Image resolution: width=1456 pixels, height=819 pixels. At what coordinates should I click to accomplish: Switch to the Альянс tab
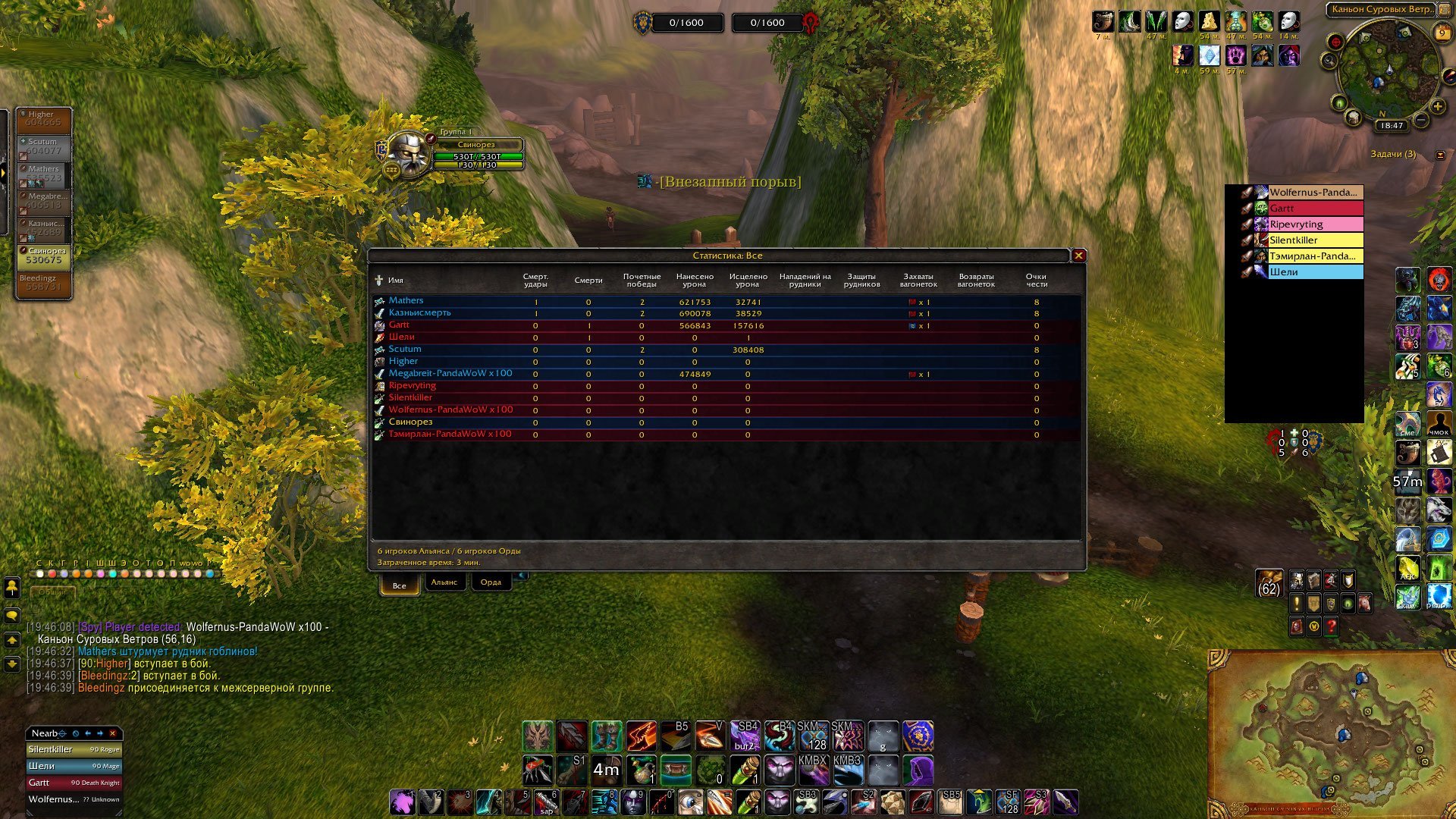[444, 582]
